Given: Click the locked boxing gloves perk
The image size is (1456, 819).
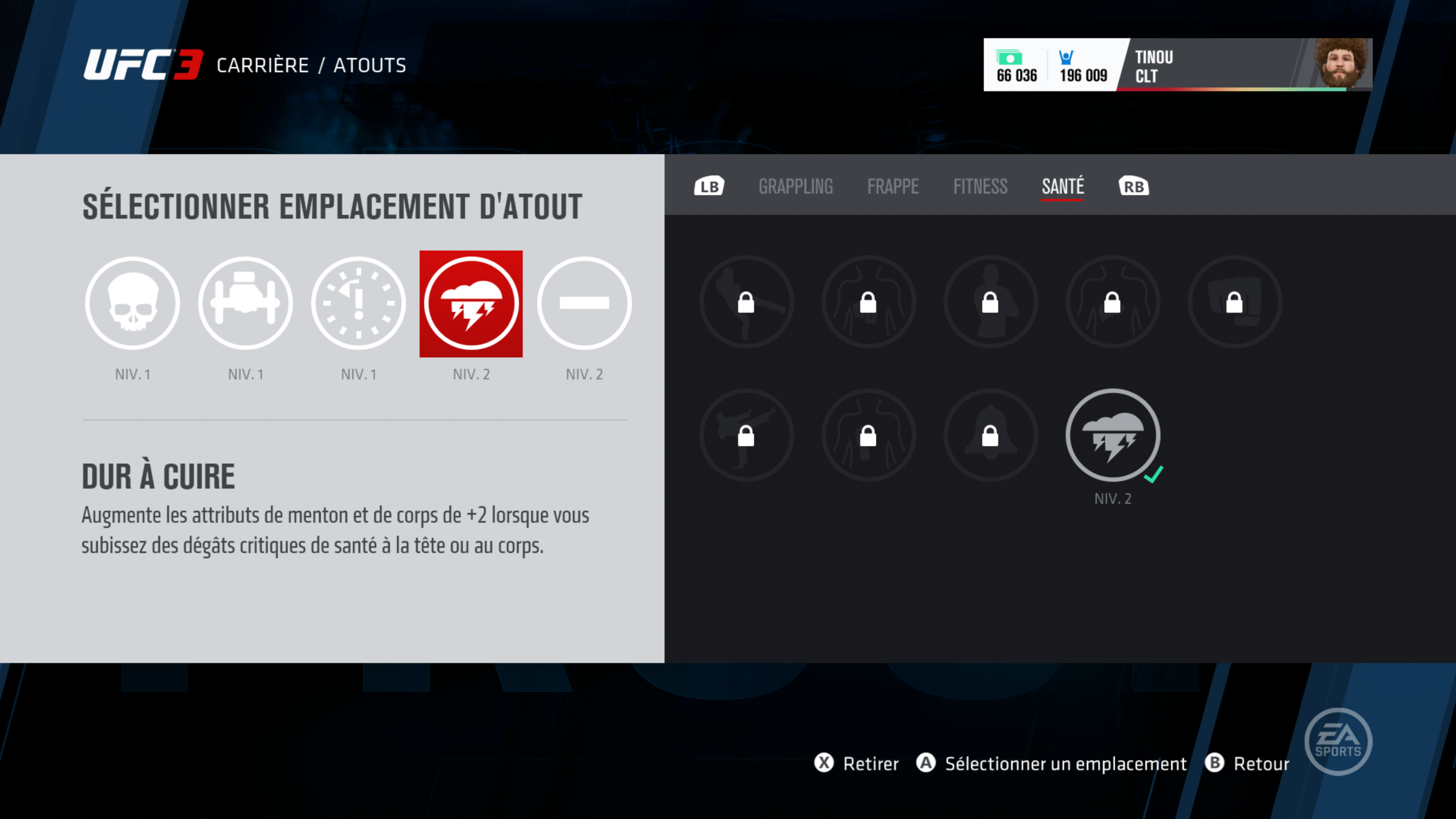Looking at the screenshot, I should pyautogui.click(x=1235, y=303).
